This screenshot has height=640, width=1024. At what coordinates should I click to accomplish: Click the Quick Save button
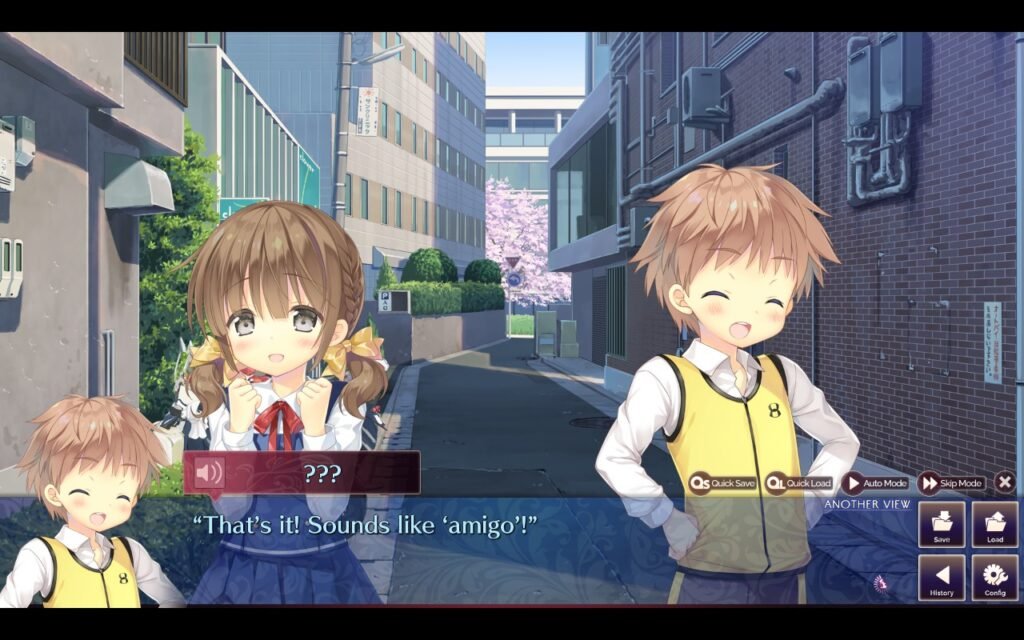pos(722,483)
